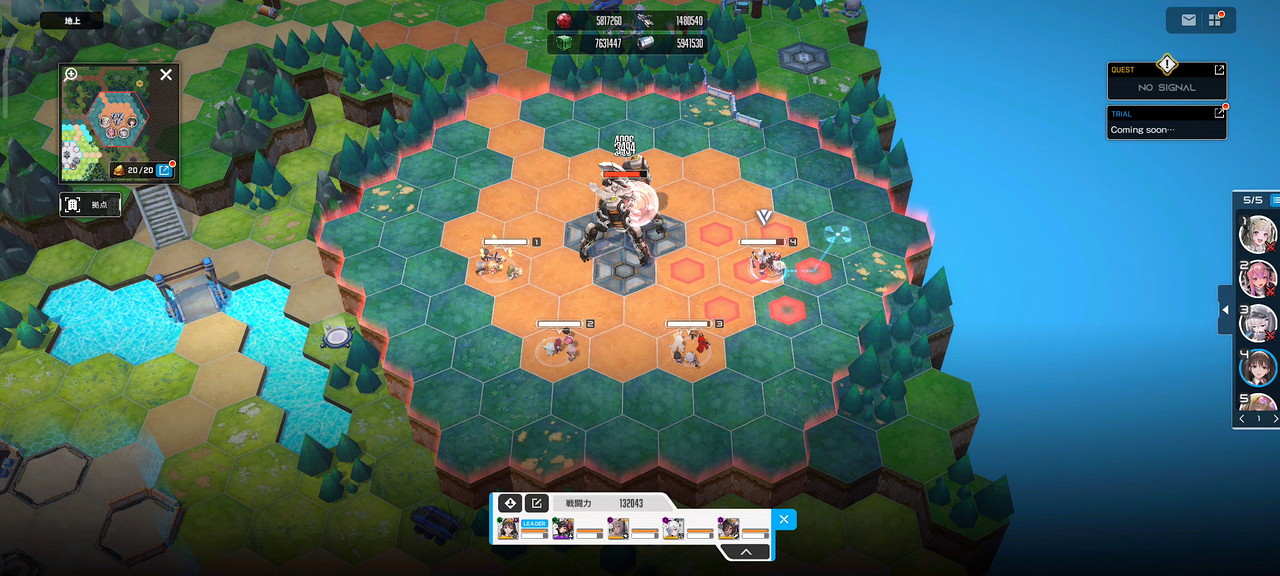
Task: Expand the QUEST panel
Action: pyautogui.click(x=1219, y=70)
